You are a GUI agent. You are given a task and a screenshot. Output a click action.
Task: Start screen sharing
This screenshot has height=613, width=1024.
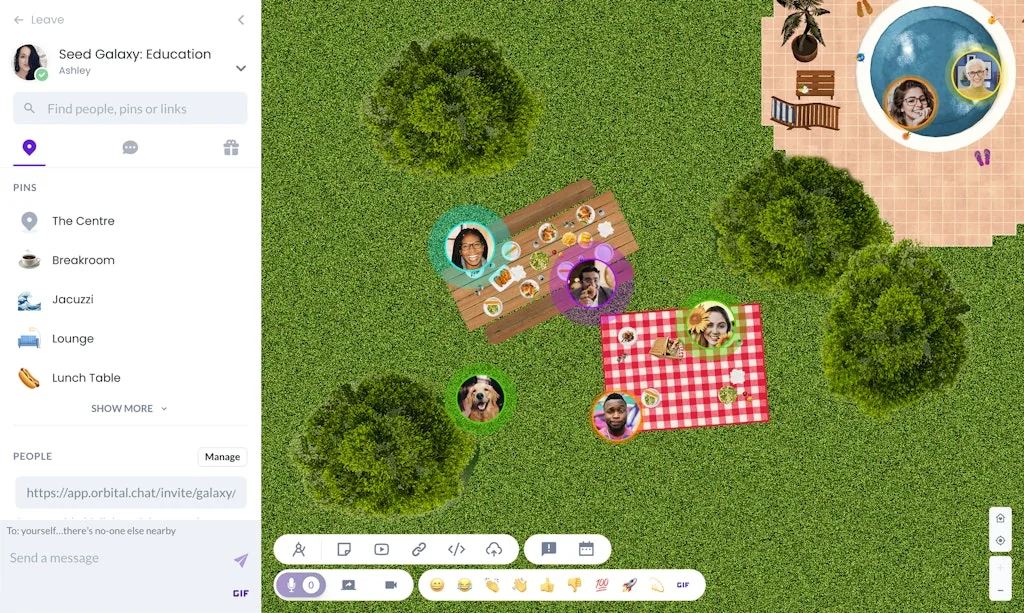pos(348,585)
